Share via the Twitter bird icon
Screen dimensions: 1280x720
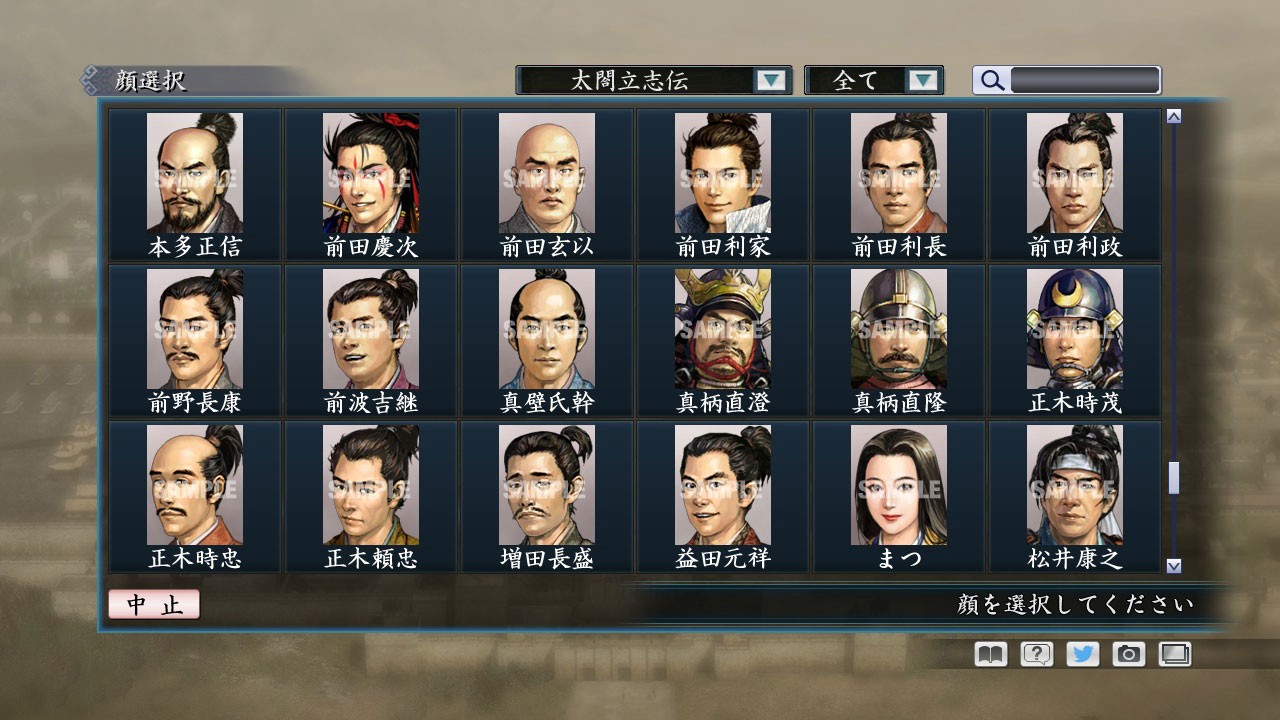1081,654
